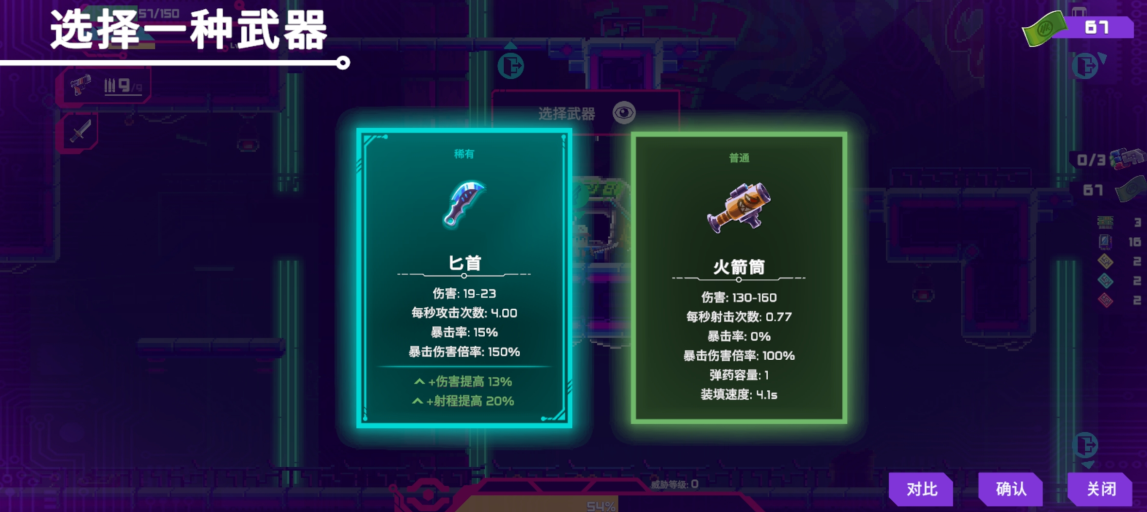Toggle the eye icon beside 选择武器

(x=625, y=113)
